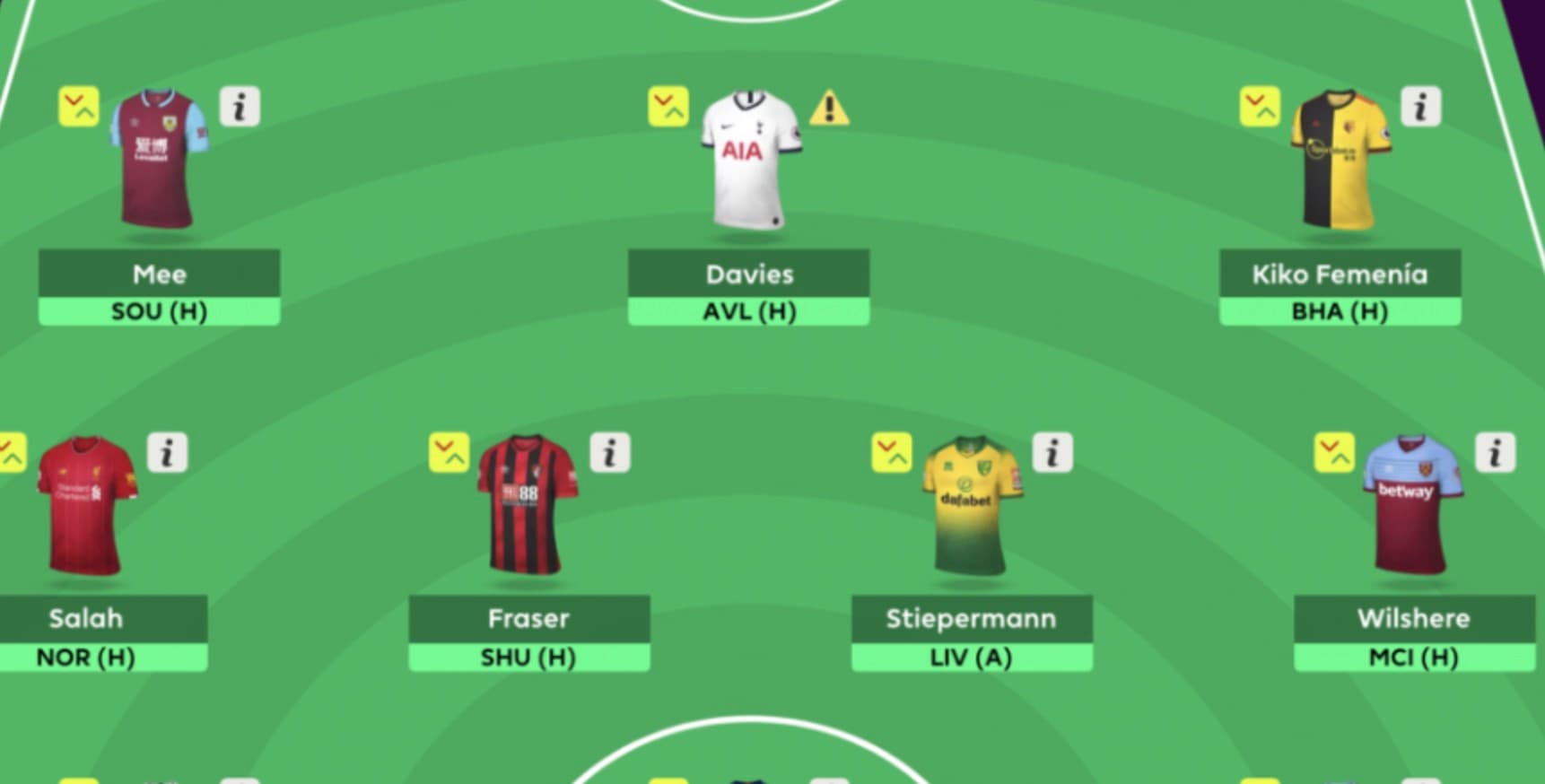Open Kiko Femenía's info icon

tap(1421, 107)
